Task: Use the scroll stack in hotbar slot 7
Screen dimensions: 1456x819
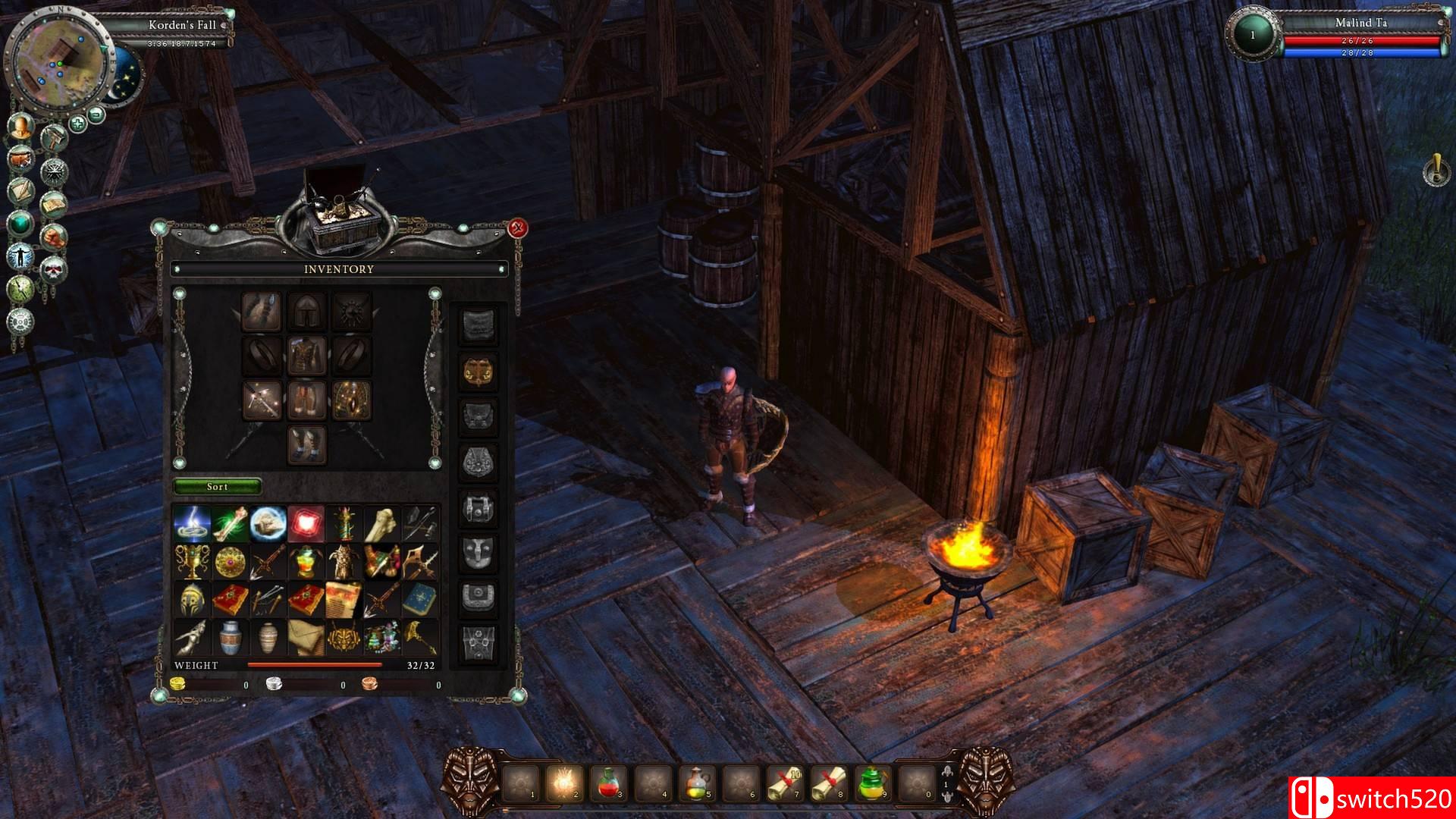Action: point(785,783)
